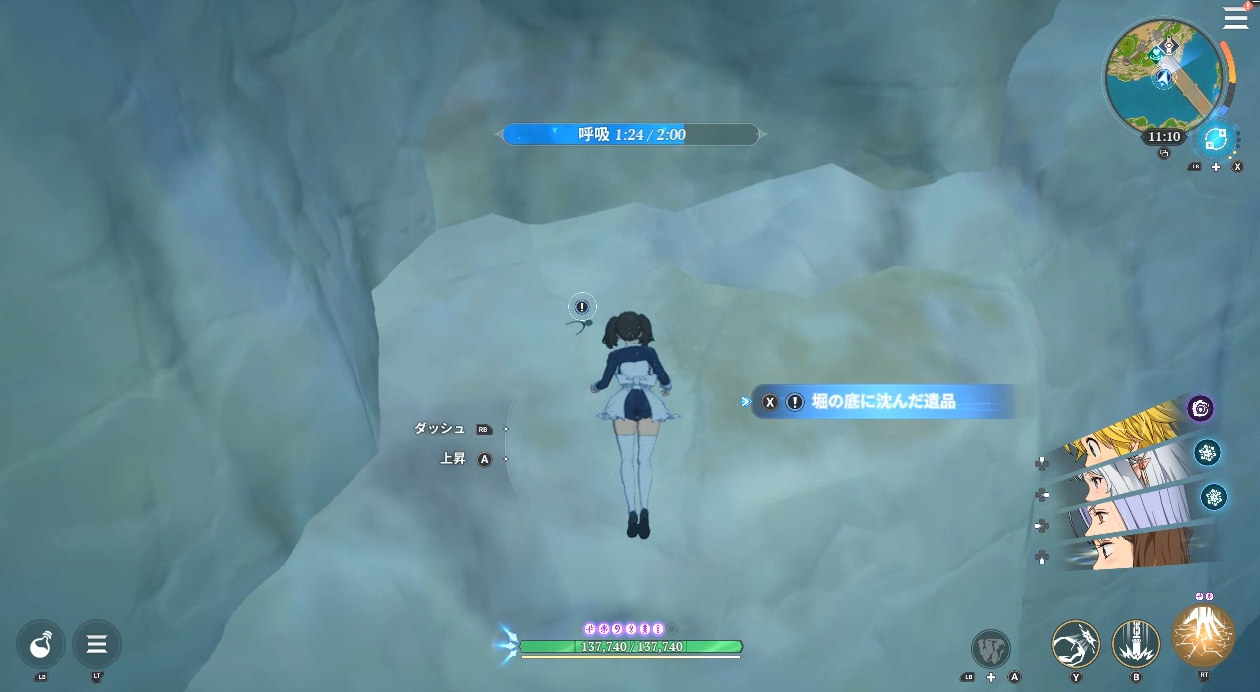Activate the glowing blue character swap icon

[1216, 140]
